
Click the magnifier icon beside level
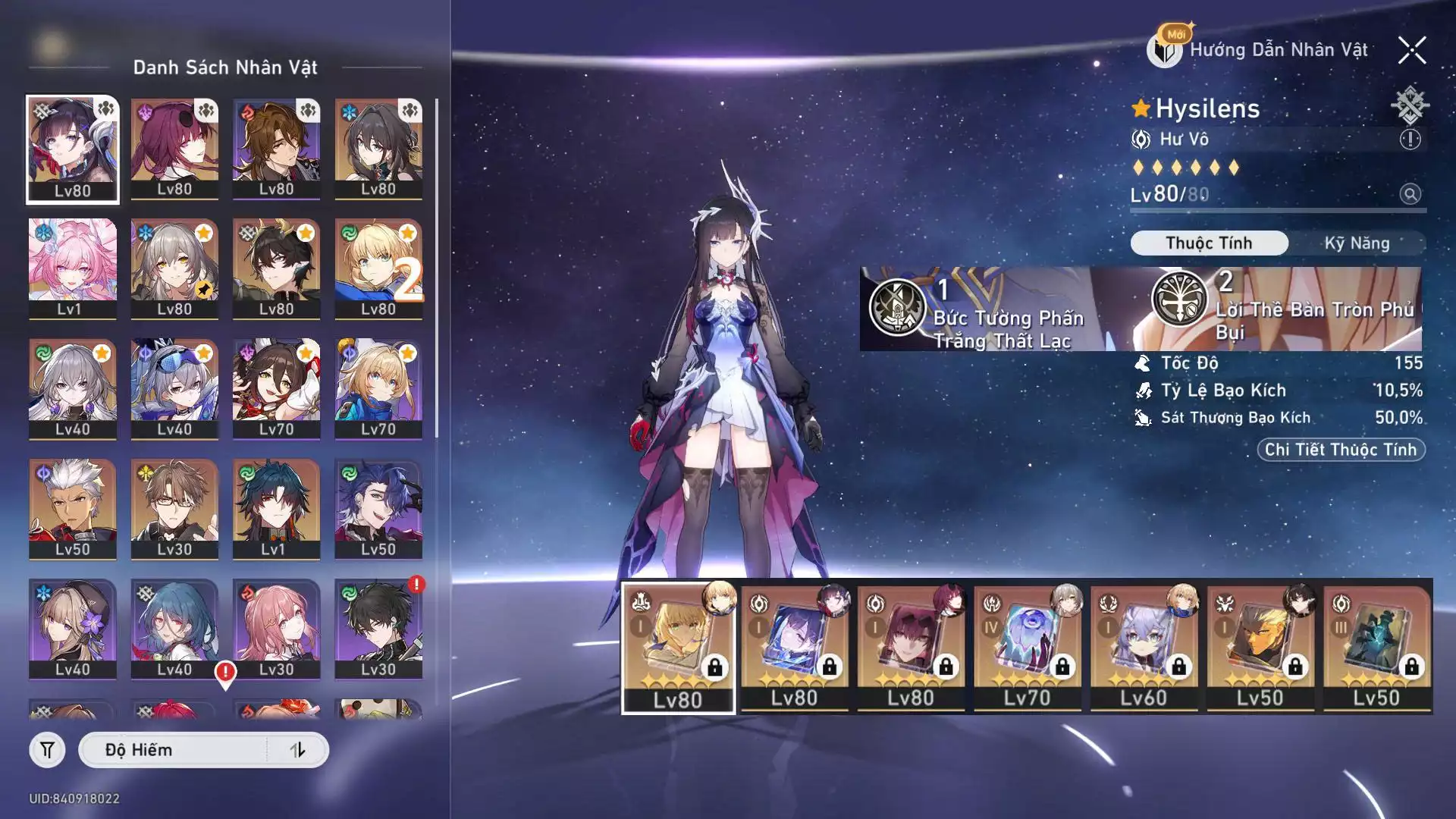point(1410,194)
